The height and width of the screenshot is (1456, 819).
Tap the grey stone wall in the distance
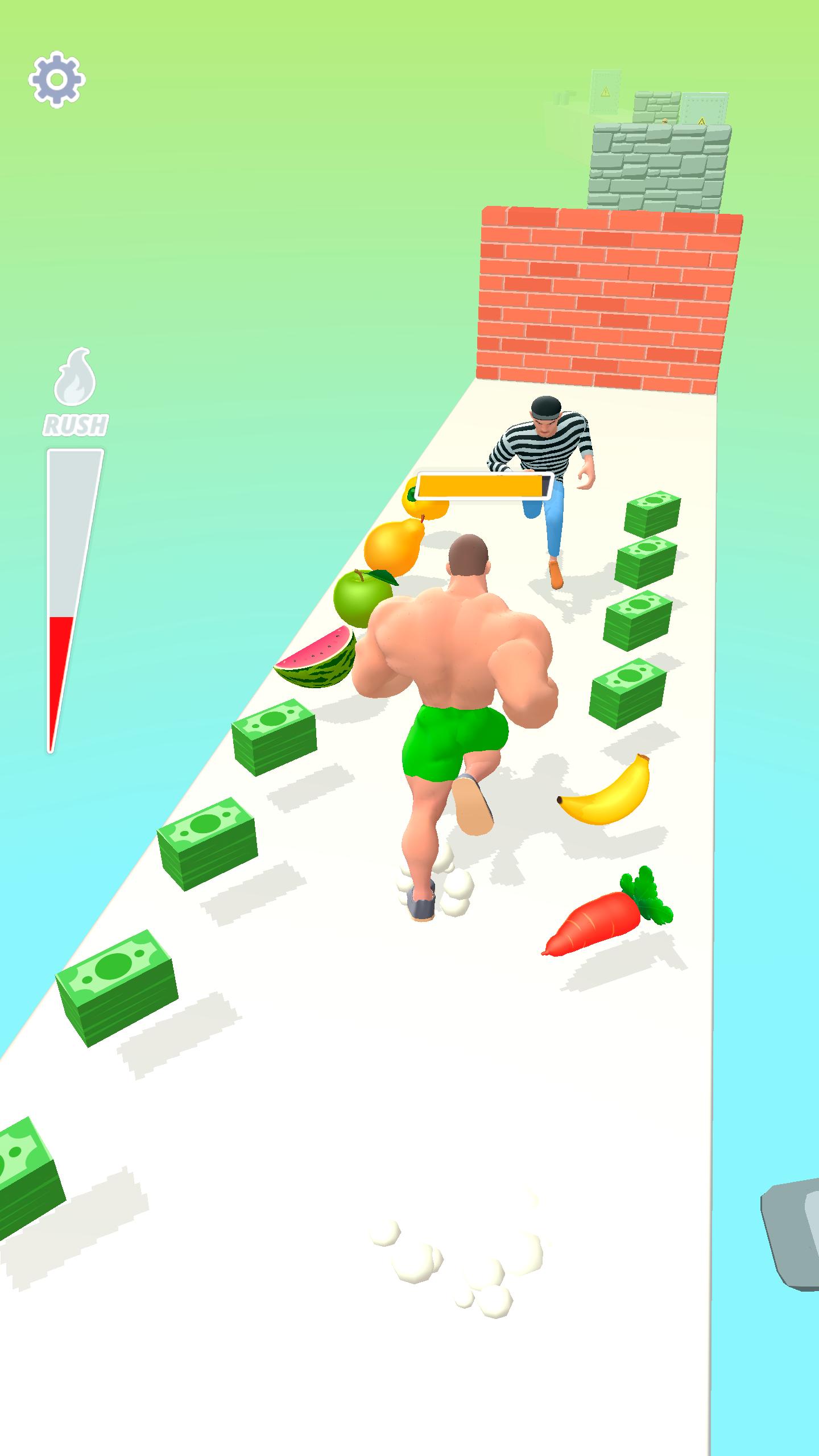pos(660,165)
